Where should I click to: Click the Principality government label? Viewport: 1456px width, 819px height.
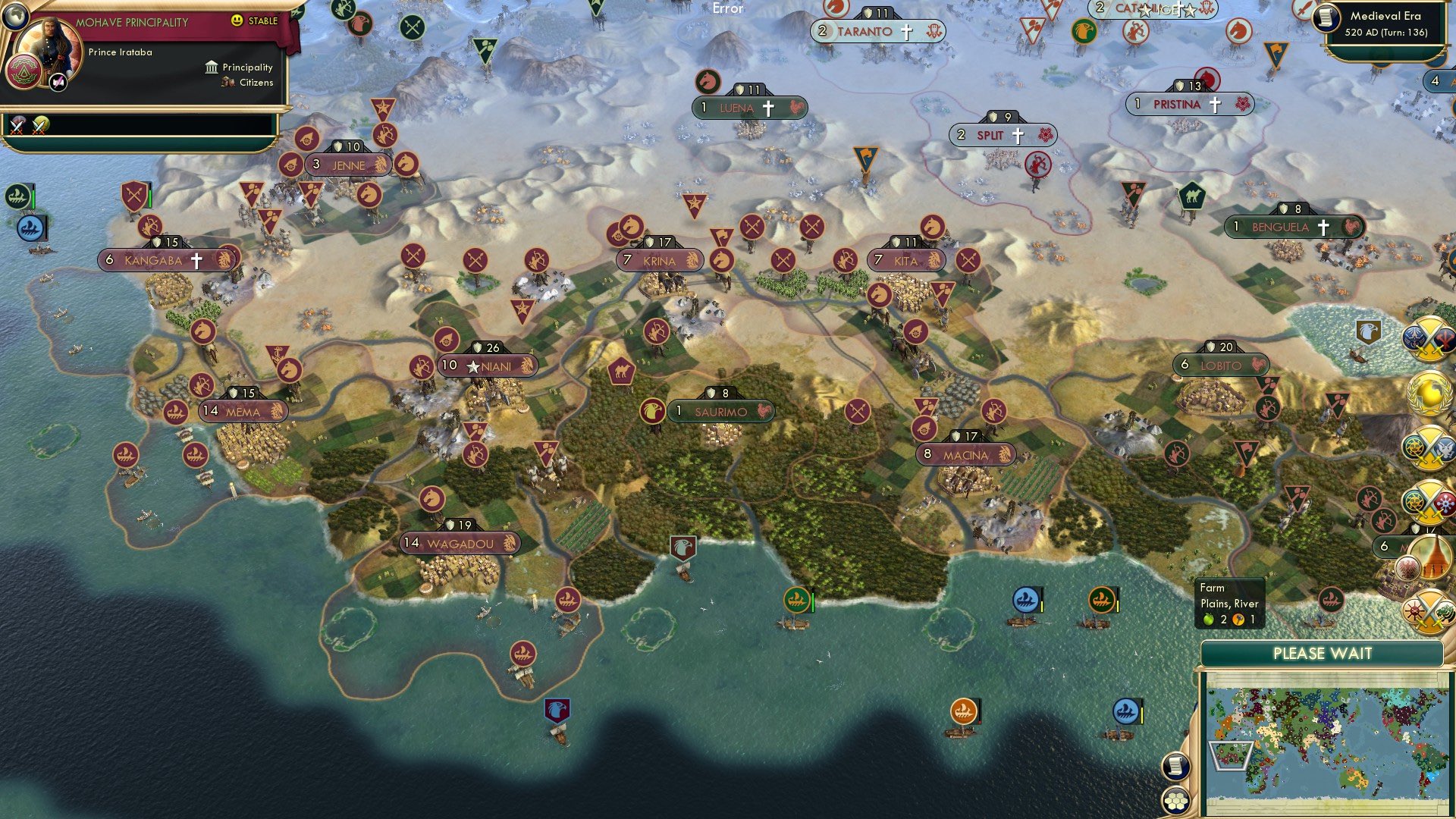(x=246, y=67)
